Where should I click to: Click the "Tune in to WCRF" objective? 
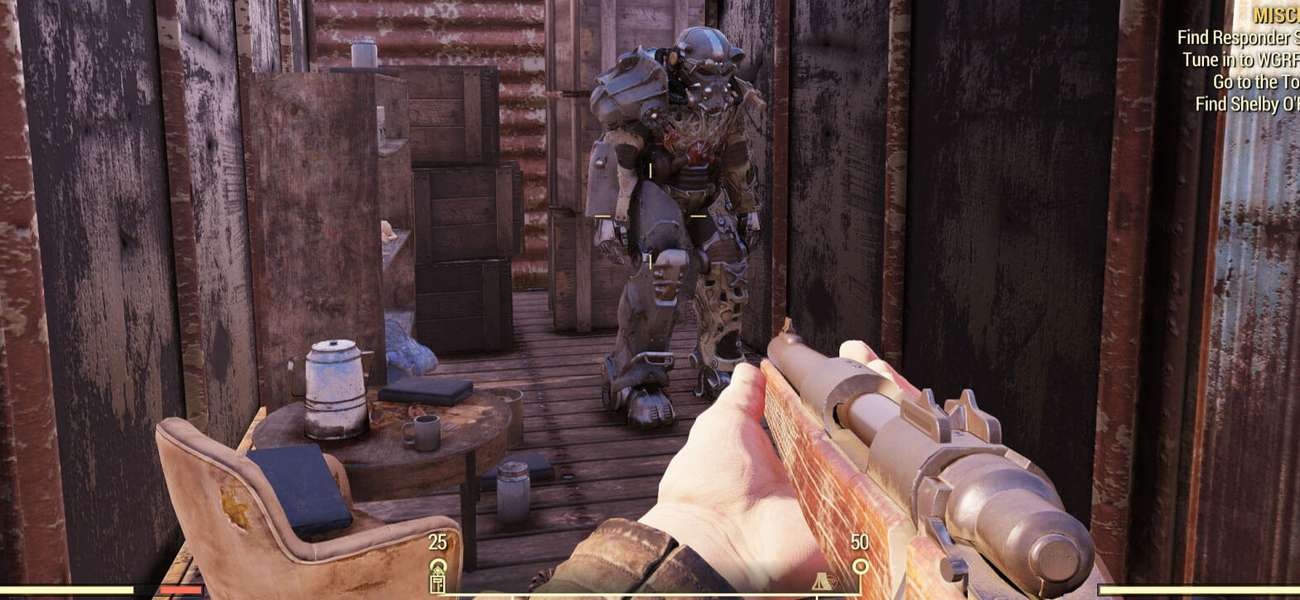coord(1240,60)
